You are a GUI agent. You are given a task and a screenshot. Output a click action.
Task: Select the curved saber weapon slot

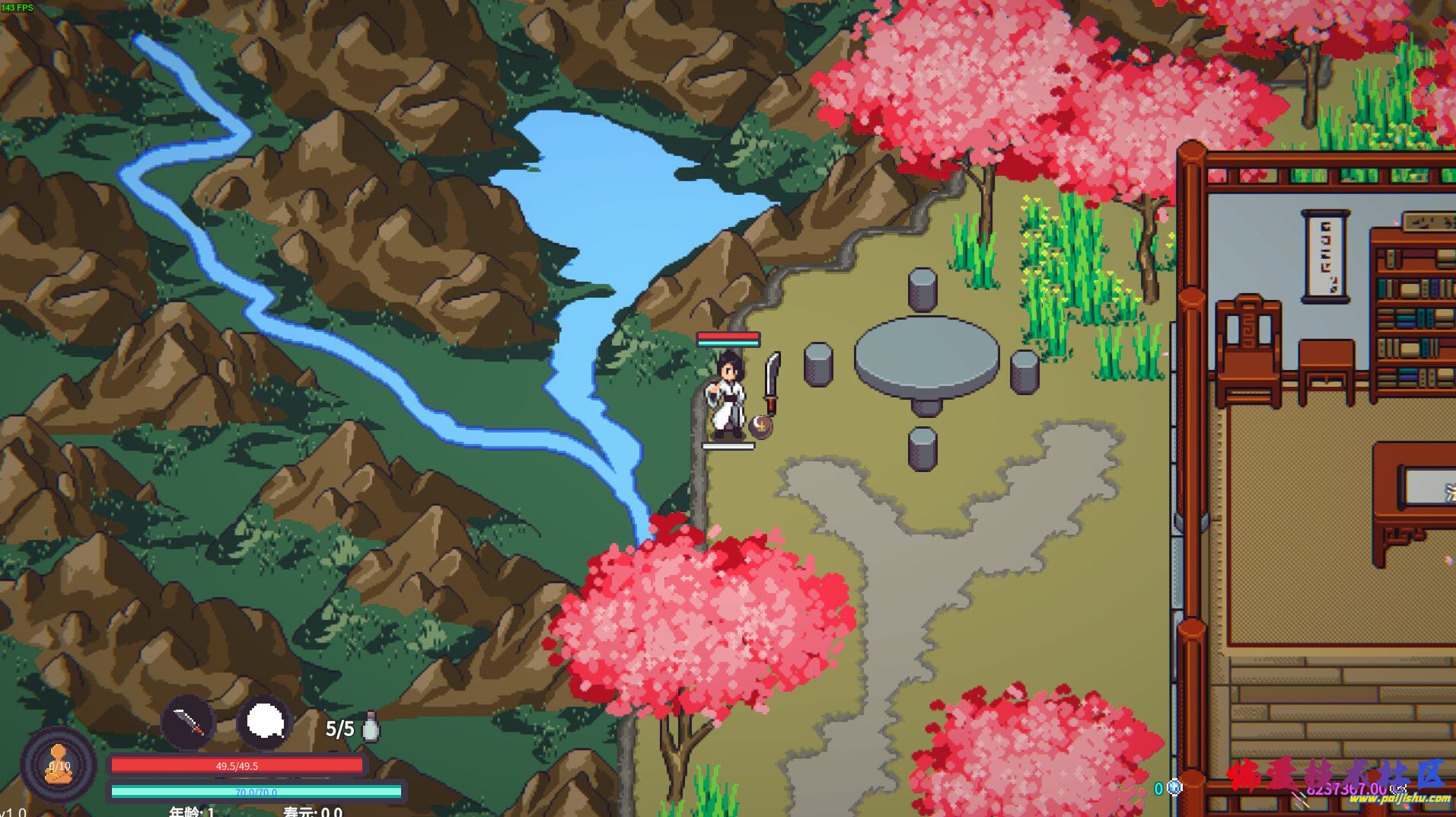pos(189,721)
